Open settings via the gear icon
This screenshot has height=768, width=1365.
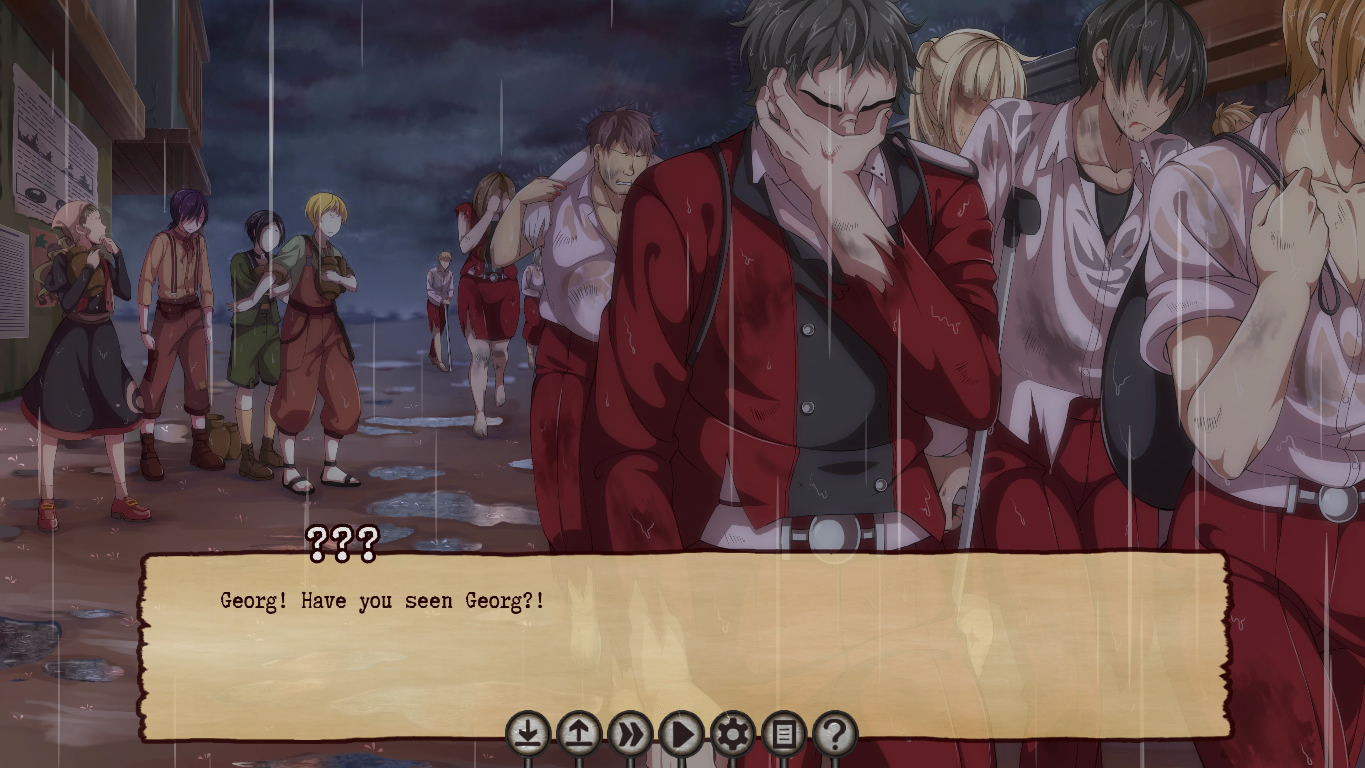(x=732, y=735)
